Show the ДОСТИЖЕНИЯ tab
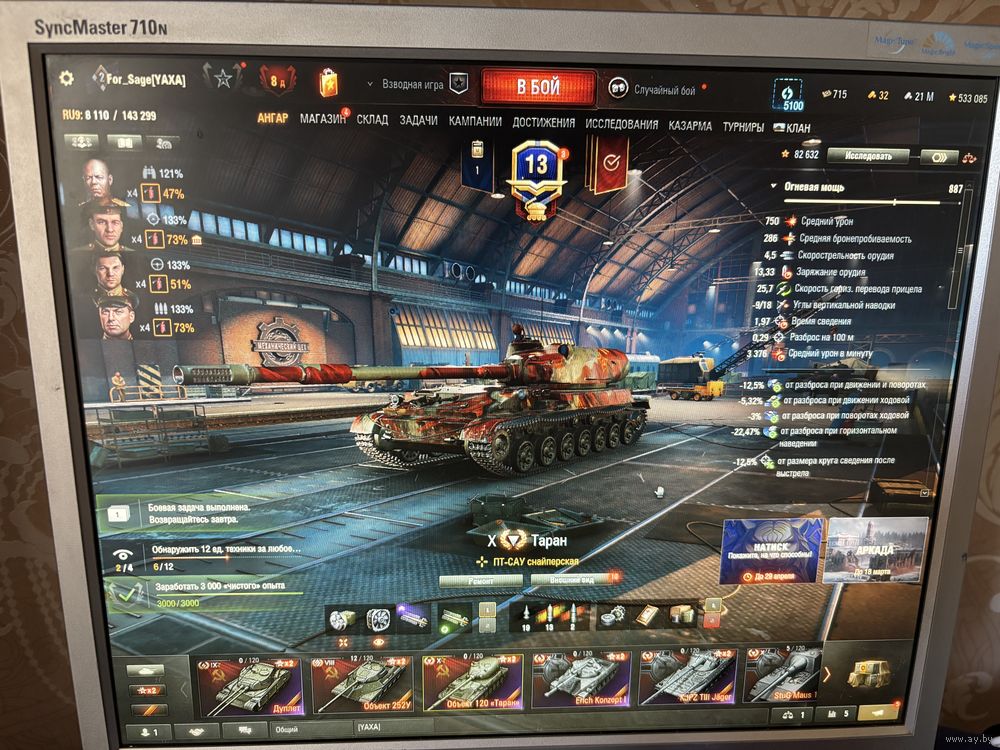This screenshot has height=750, width=1000. pyautogui.click(x=543, y=123)
